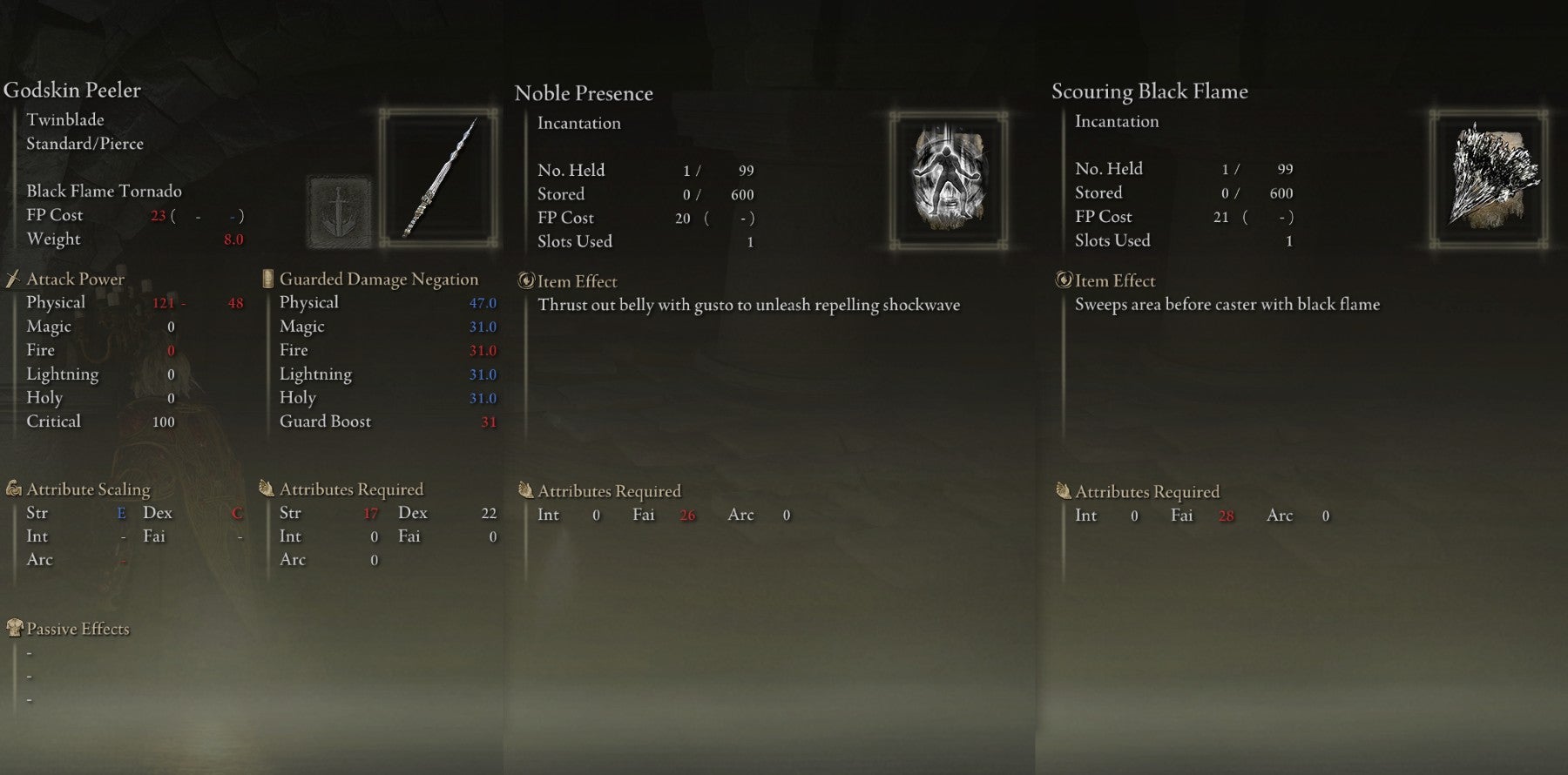Click the Item Effect icon for Noble Presence
Screen dimensions: 1568x775
526,280
